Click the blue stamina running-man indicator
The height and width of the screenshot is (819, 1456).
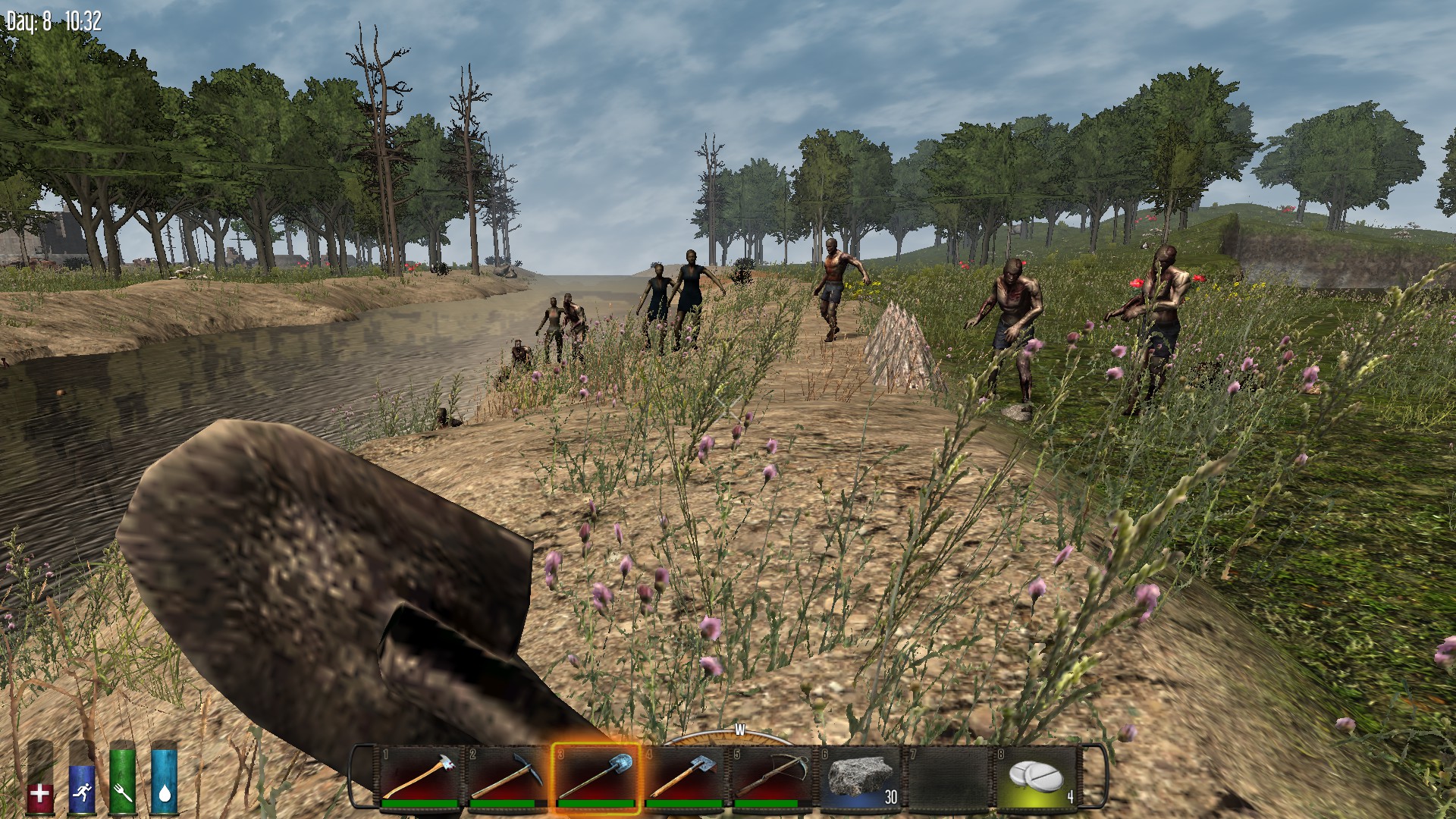(x=83, y=790)
